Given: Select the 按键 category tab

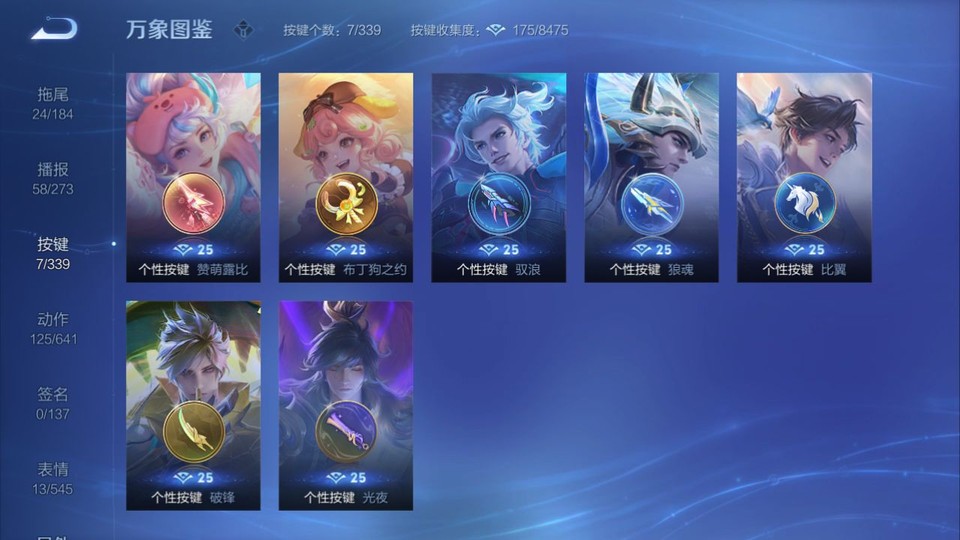Looking at the screenshot, I should tap(54, 253).
